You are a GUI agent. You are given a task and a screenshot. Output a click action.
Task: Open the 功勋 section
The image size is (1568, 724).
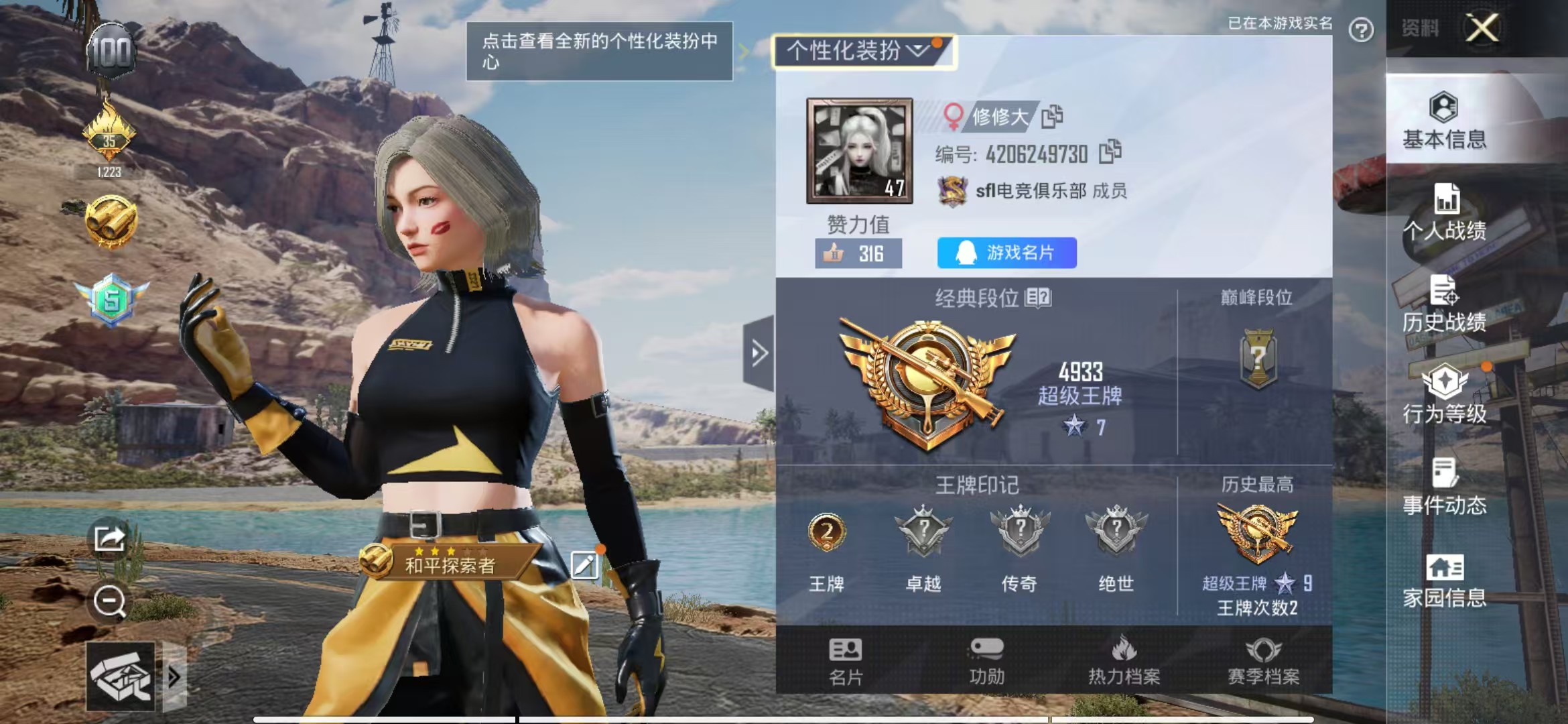click(986, 661)
